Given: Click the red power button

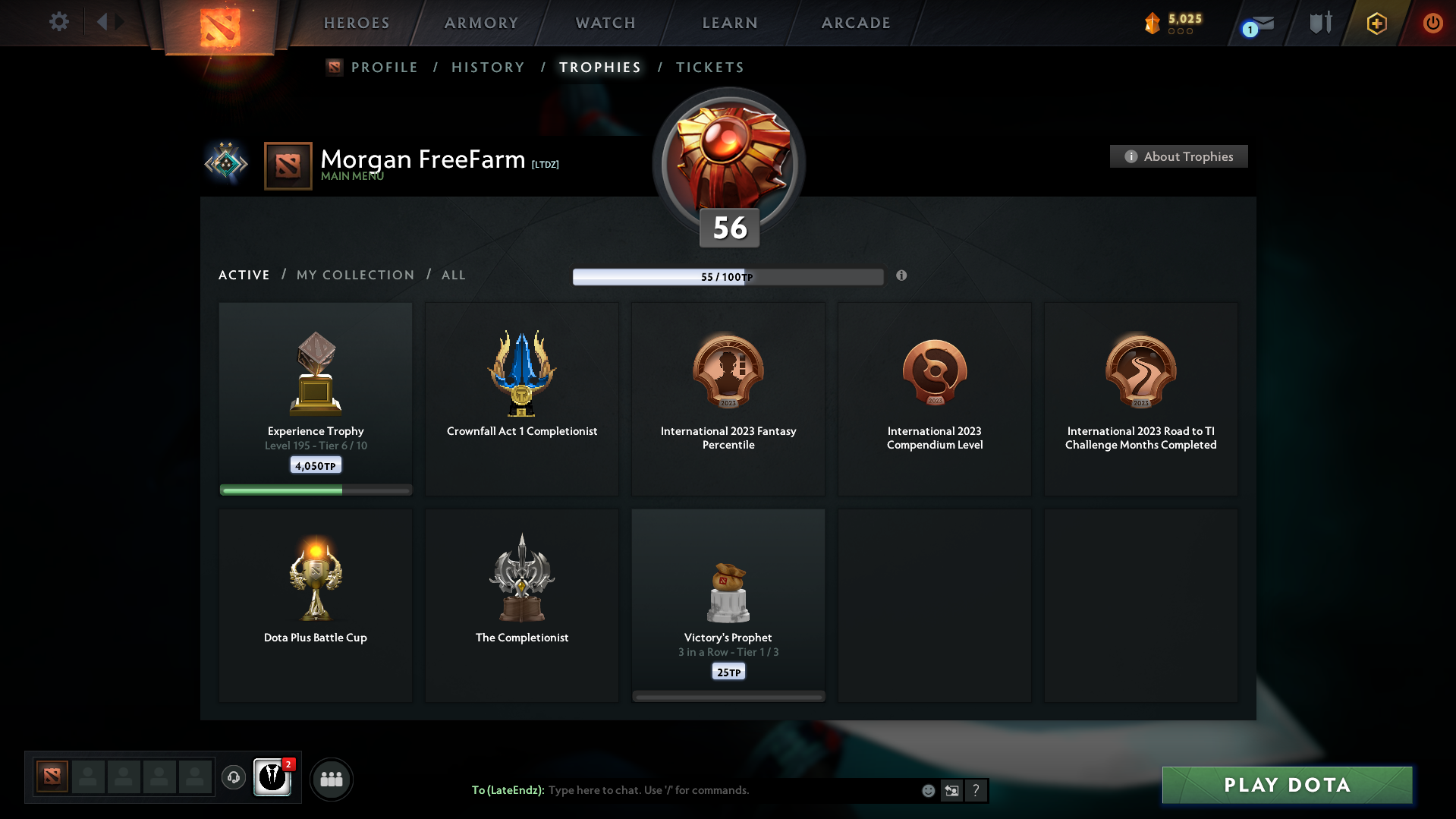Looking at the screenshot, I should [x=1432, y=23].
